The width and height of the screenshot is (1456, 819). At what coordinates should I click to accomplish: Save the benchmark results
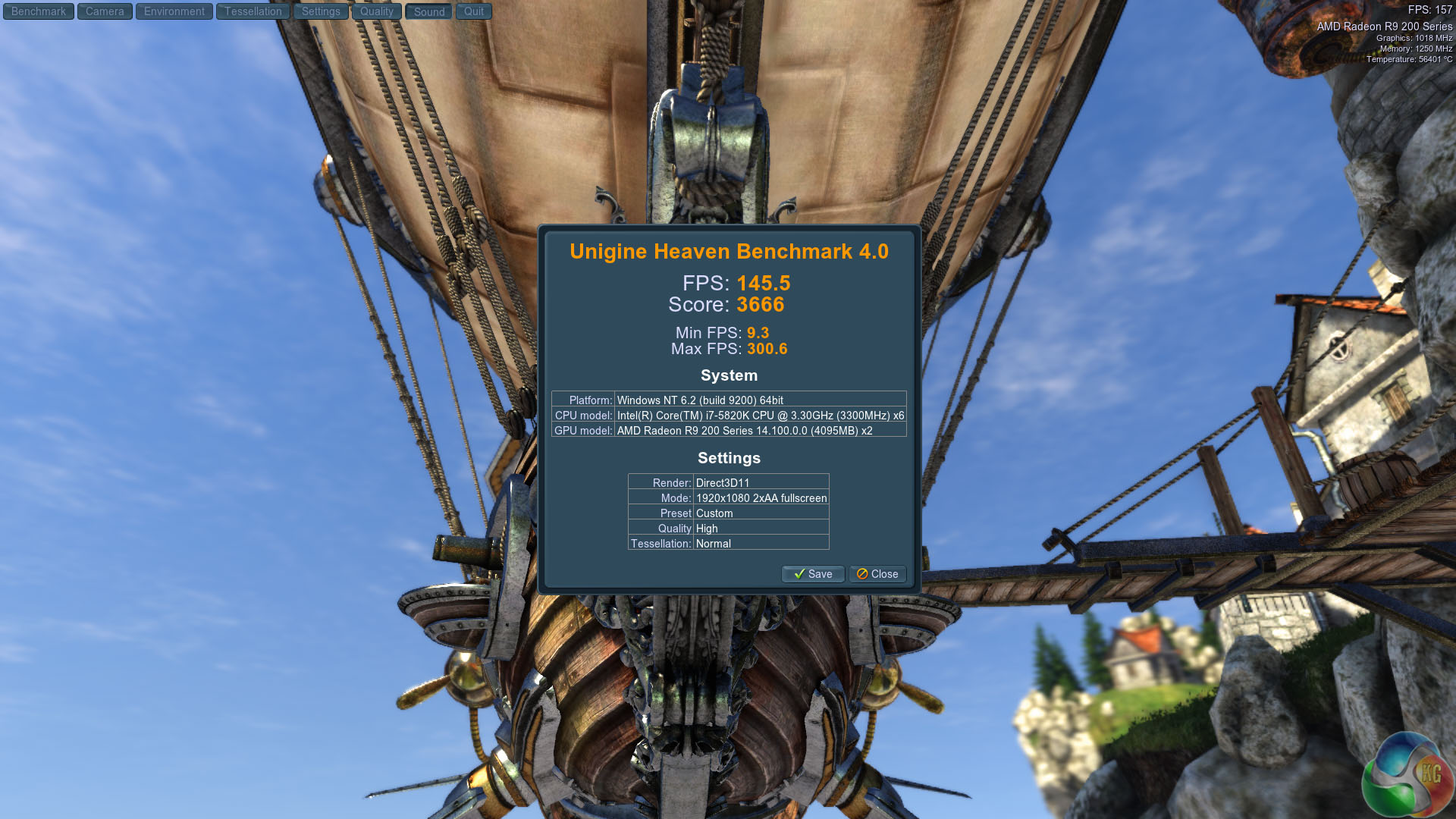coord(813,574)
